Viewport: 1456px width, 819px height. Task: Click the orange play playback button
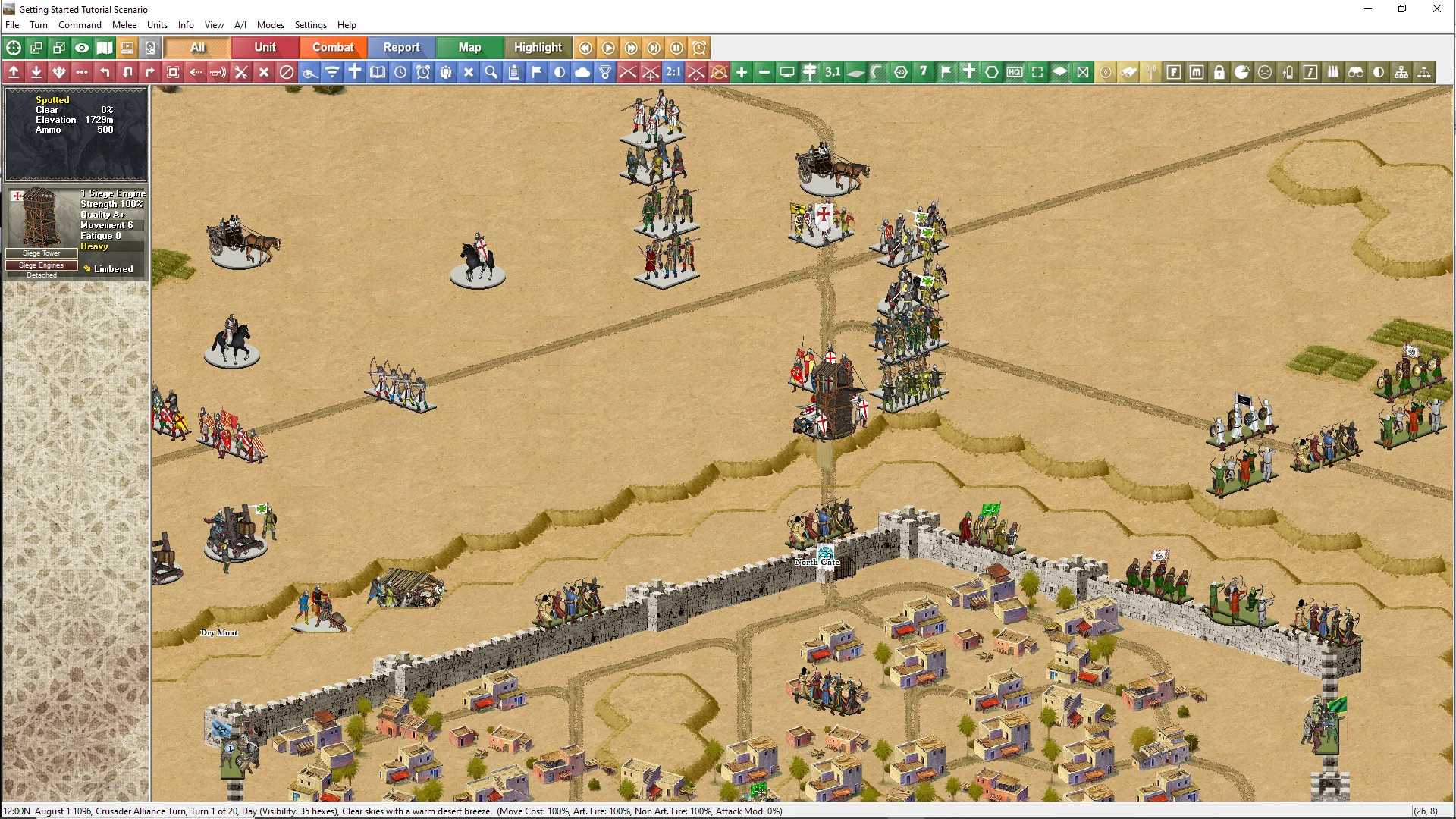pos(608,48)
